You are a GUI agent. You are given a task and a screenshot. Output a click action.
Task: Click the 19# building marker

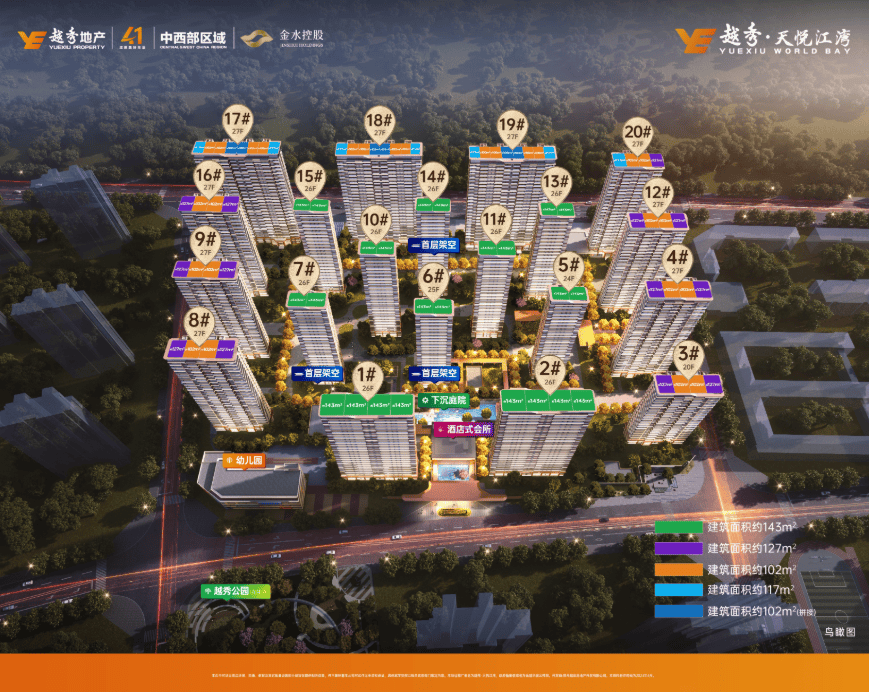point(511,126)
